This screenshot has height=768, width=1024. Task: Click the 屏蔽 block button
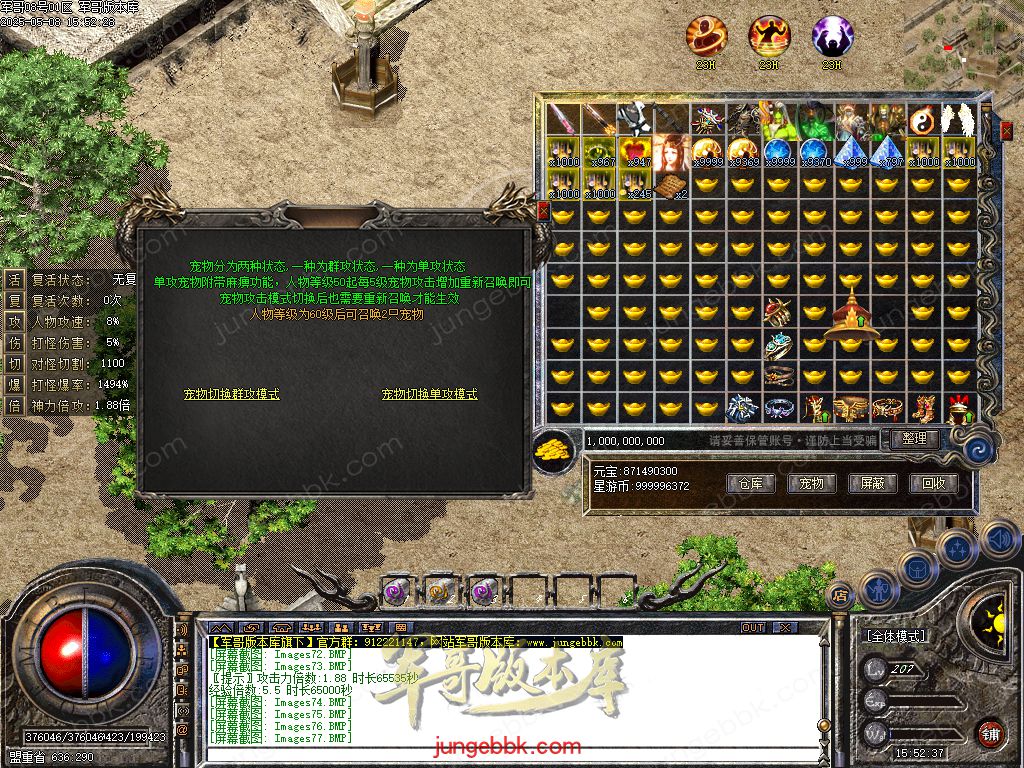pos(872,484)
